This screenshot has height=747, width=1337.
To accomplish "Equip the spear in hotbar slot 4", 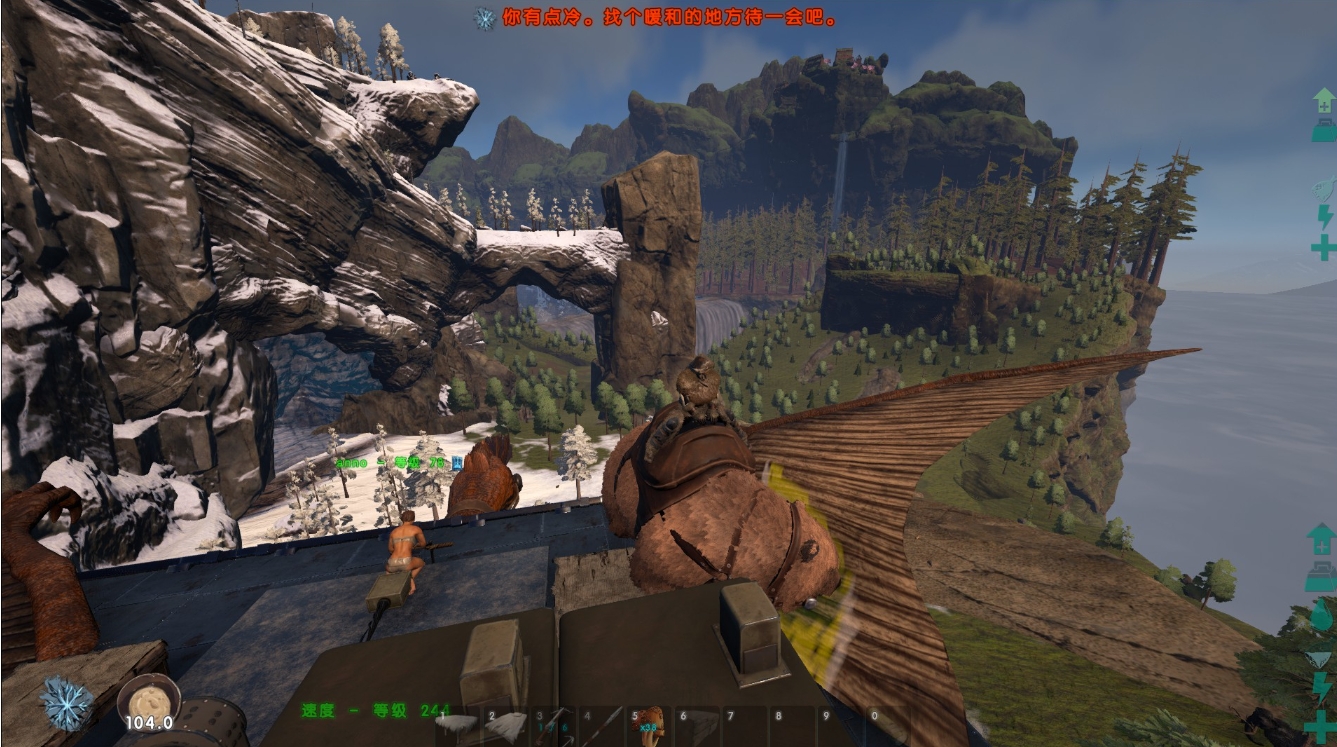I will tap(602, 725).
